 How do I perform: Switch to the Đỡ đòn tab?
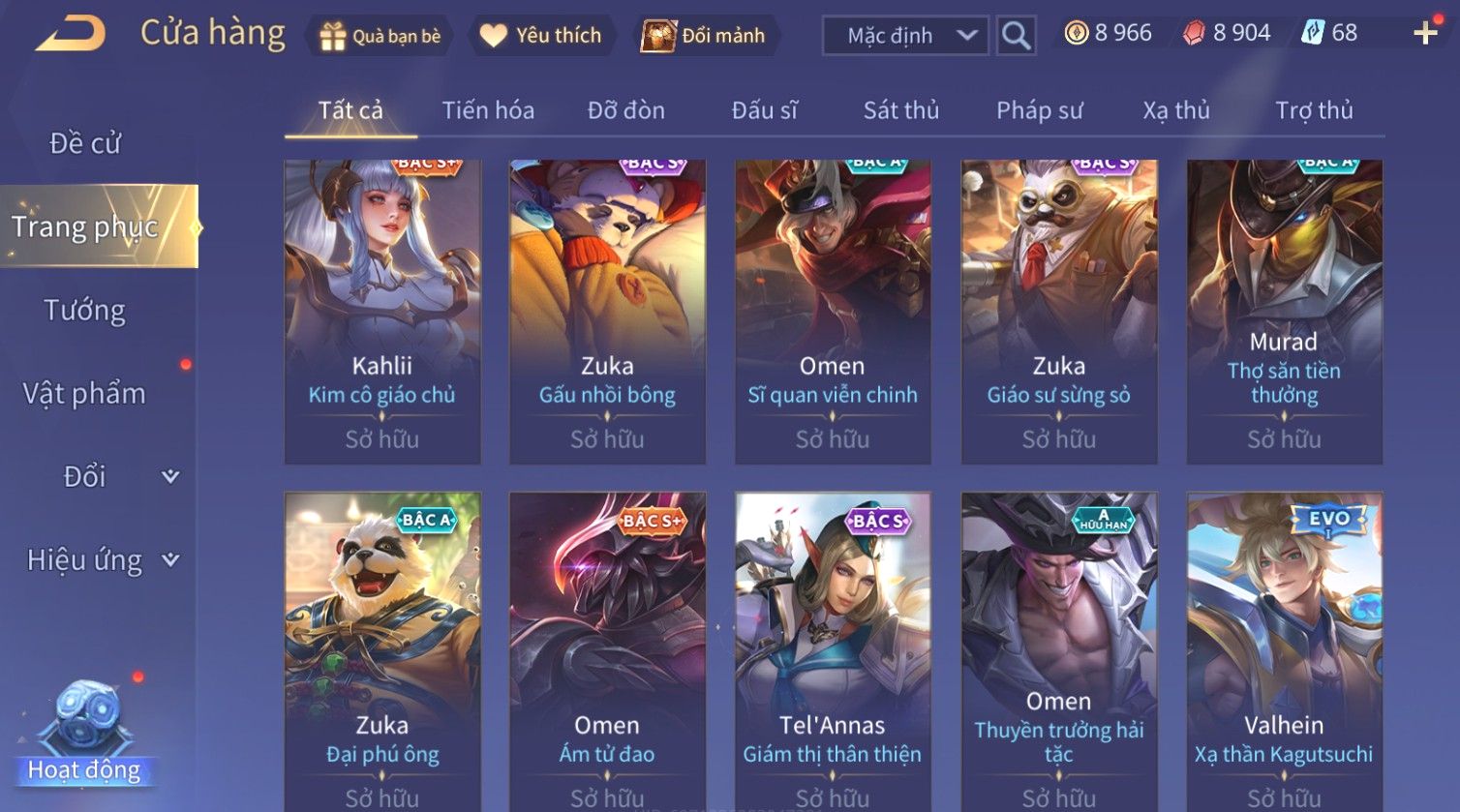[x=625, y=110]
